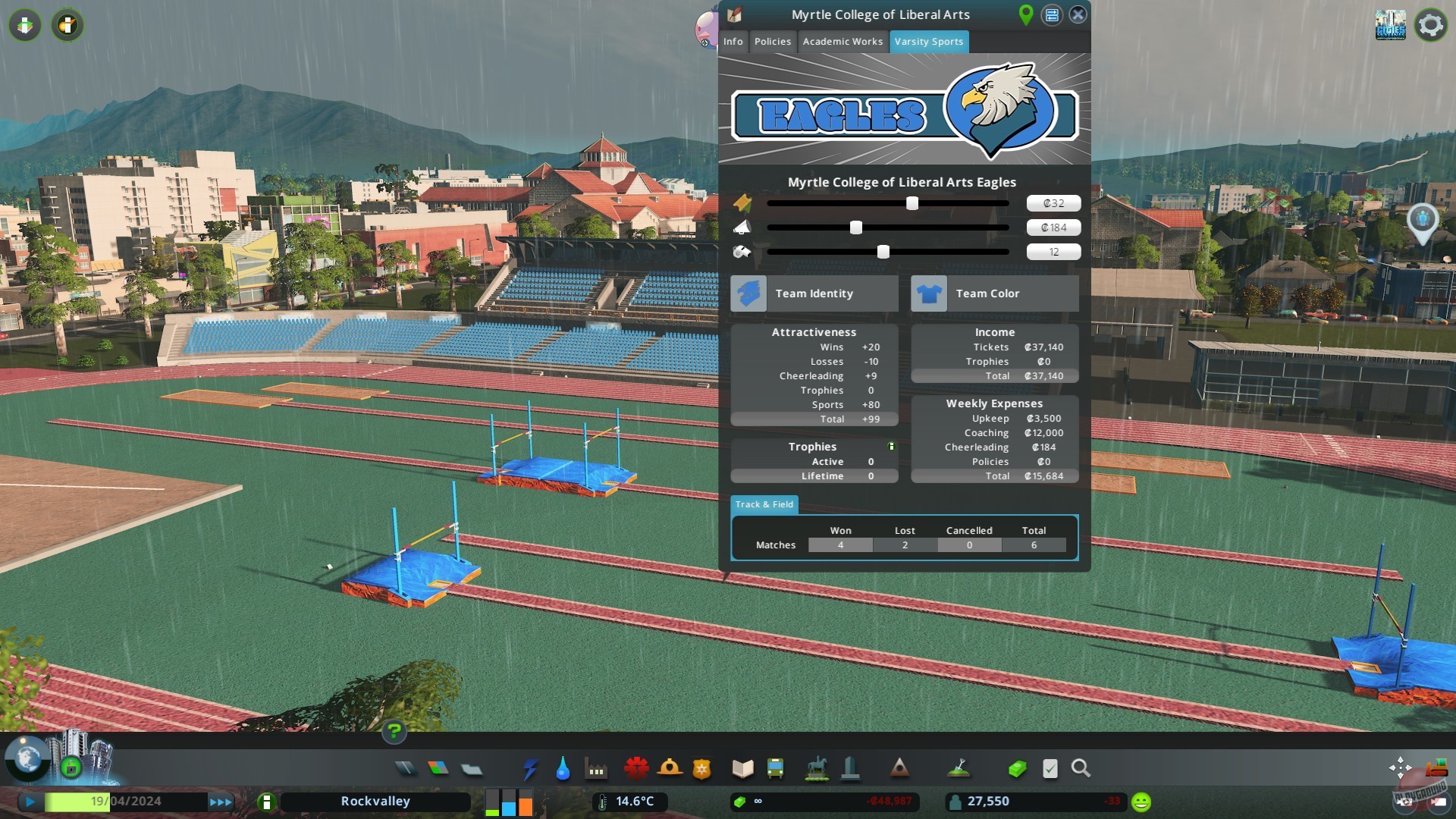Screen dimensions: 1456x819
Task: Open the Police Department menu
Action: click(x=701, y=768)
